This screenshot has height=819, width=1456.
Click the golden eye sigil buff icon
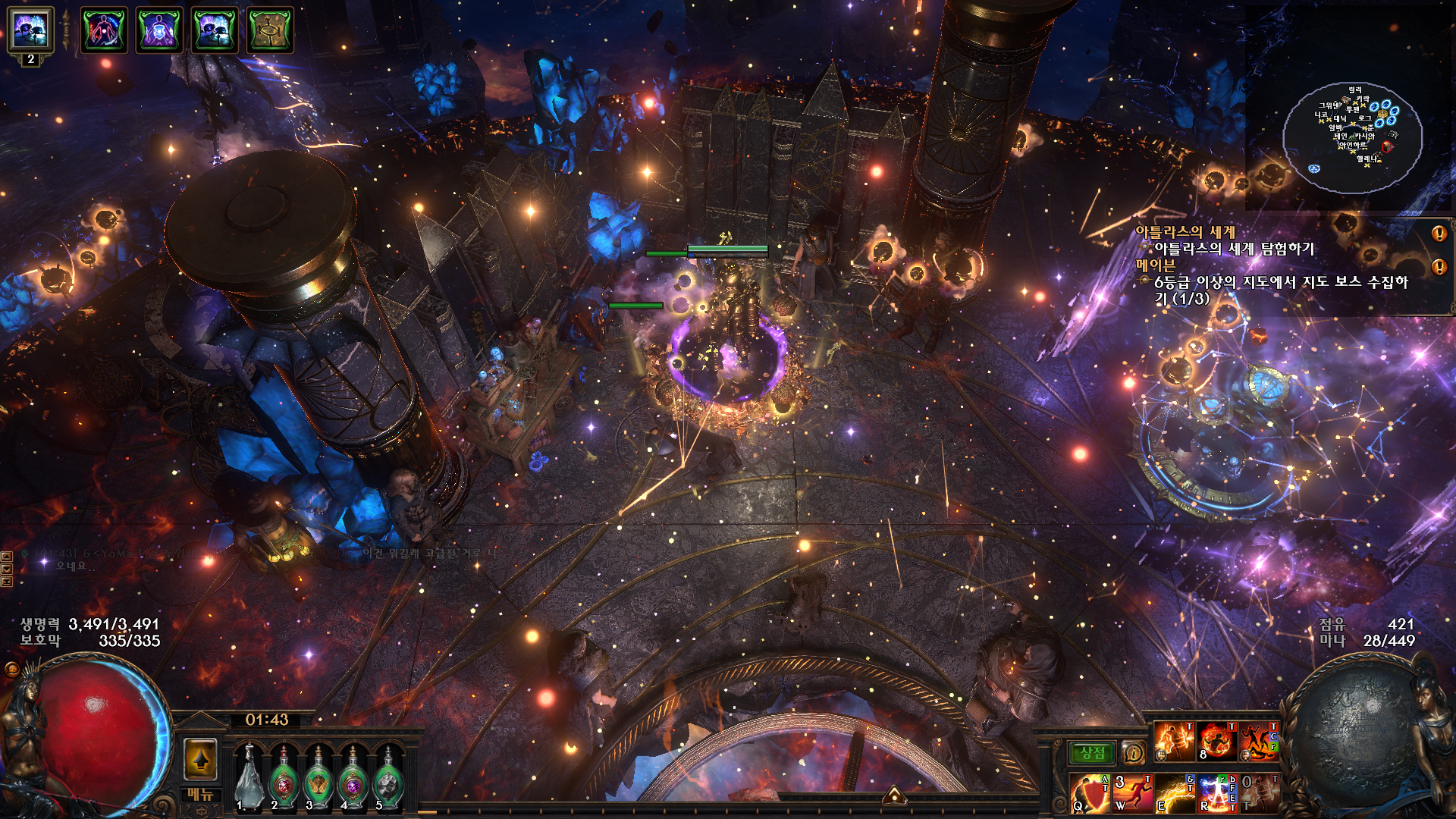269,30
